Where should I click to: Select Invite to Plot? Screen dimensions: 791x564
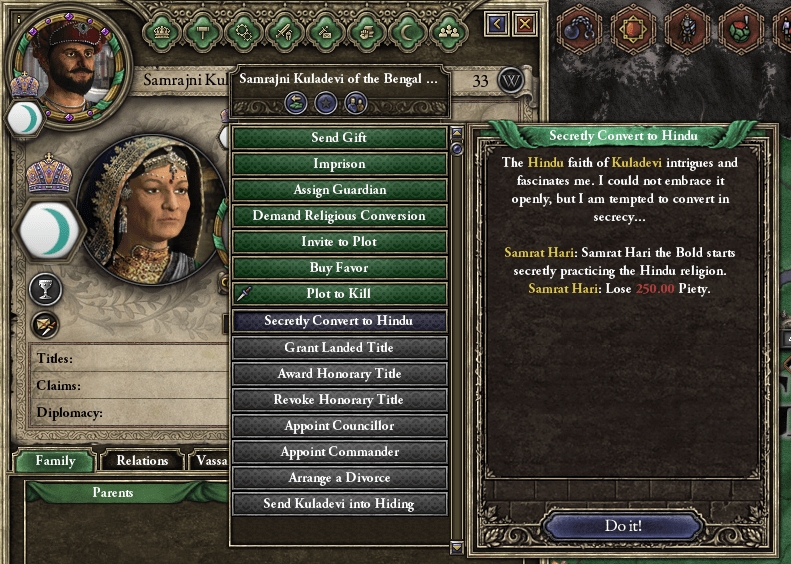[x=339, y=241]
